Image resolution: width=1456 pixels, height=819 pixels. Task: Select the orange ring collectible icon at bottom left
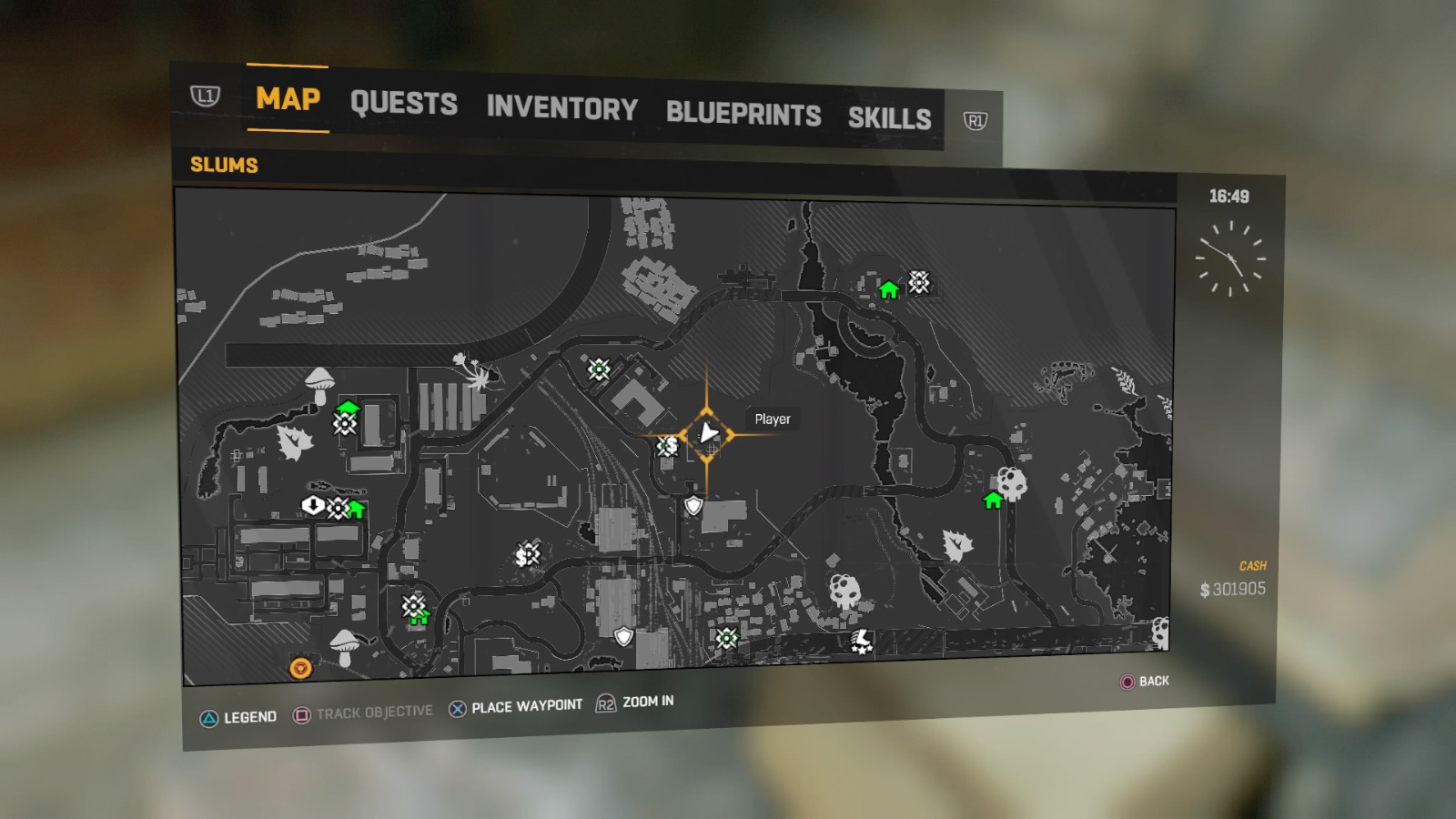point(300,668)
